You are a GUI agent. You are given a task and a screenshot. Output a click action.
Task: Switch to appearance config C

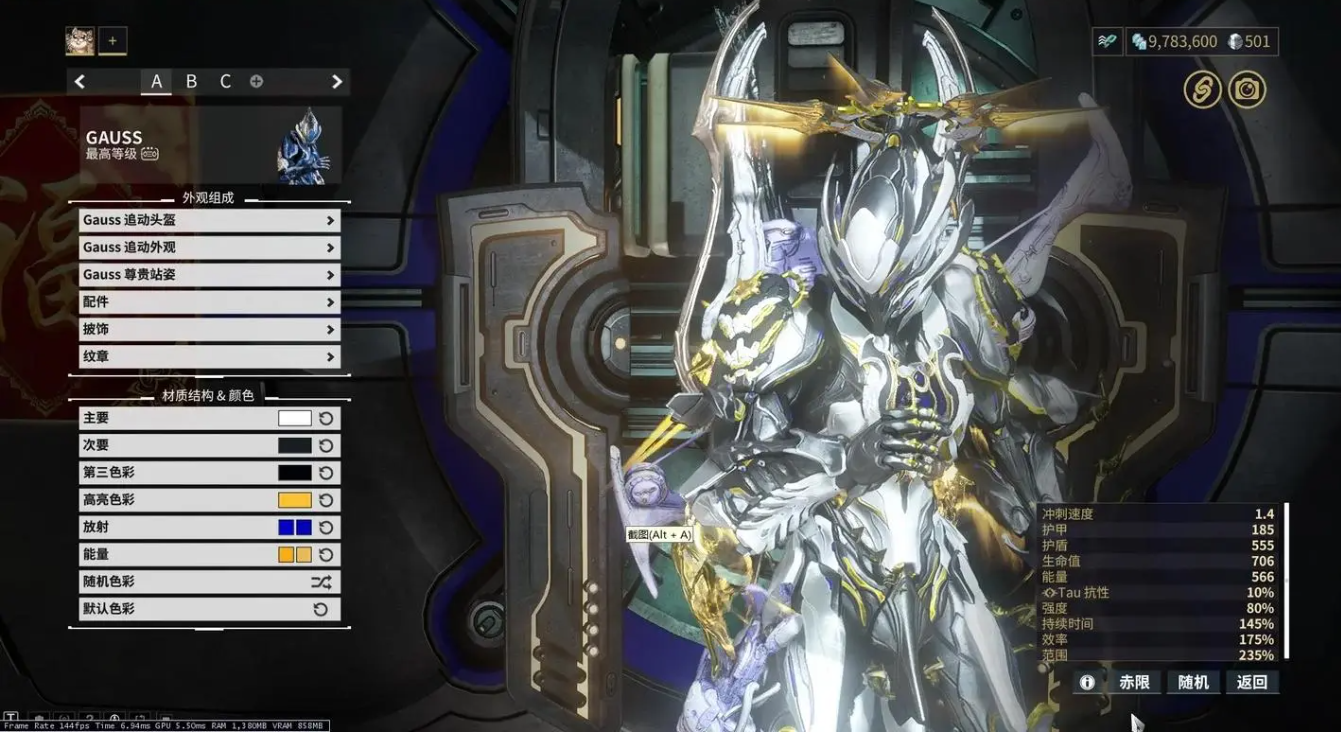[225, 81]
